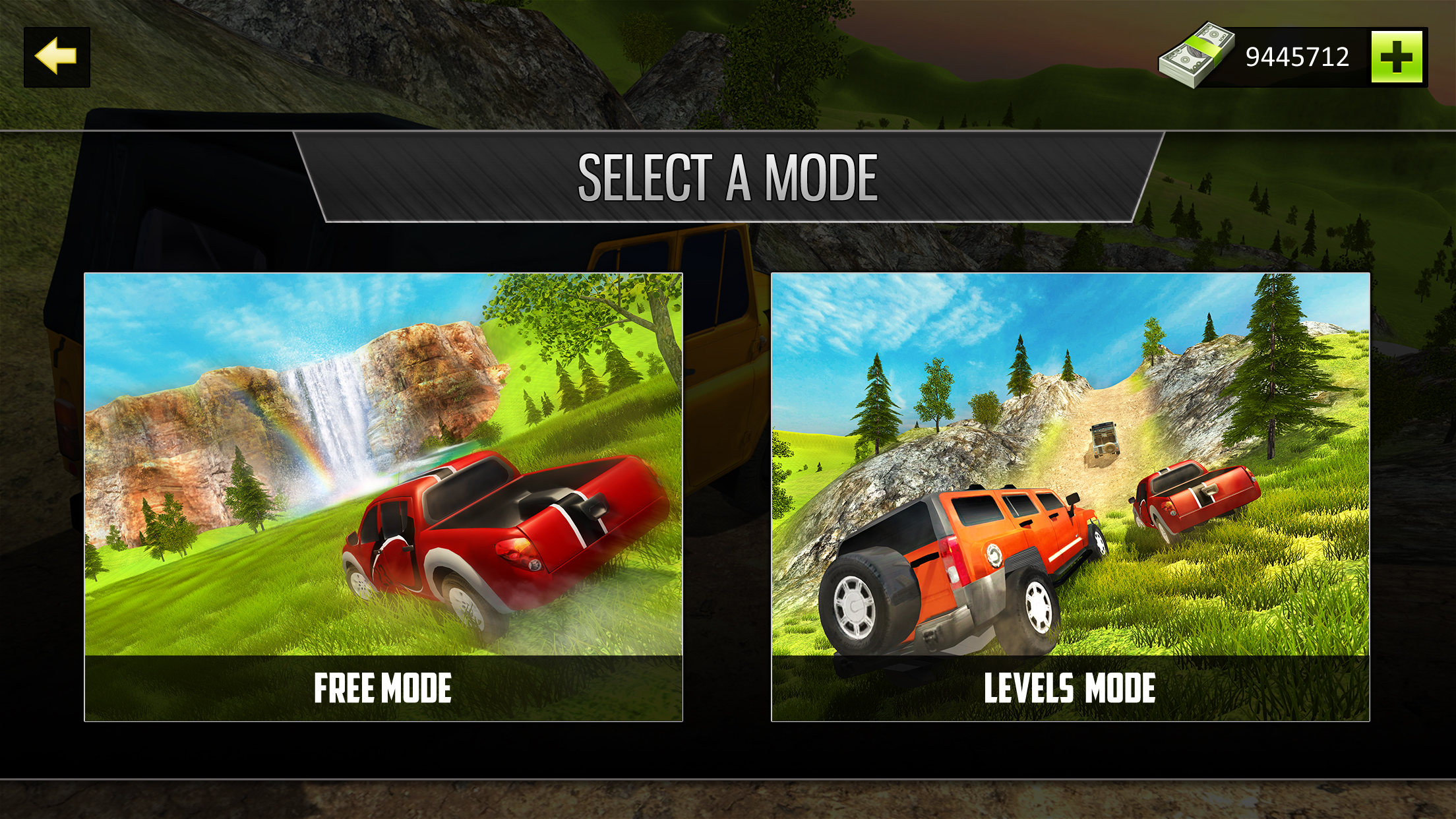Go back using the yellow arrow button

57,57
